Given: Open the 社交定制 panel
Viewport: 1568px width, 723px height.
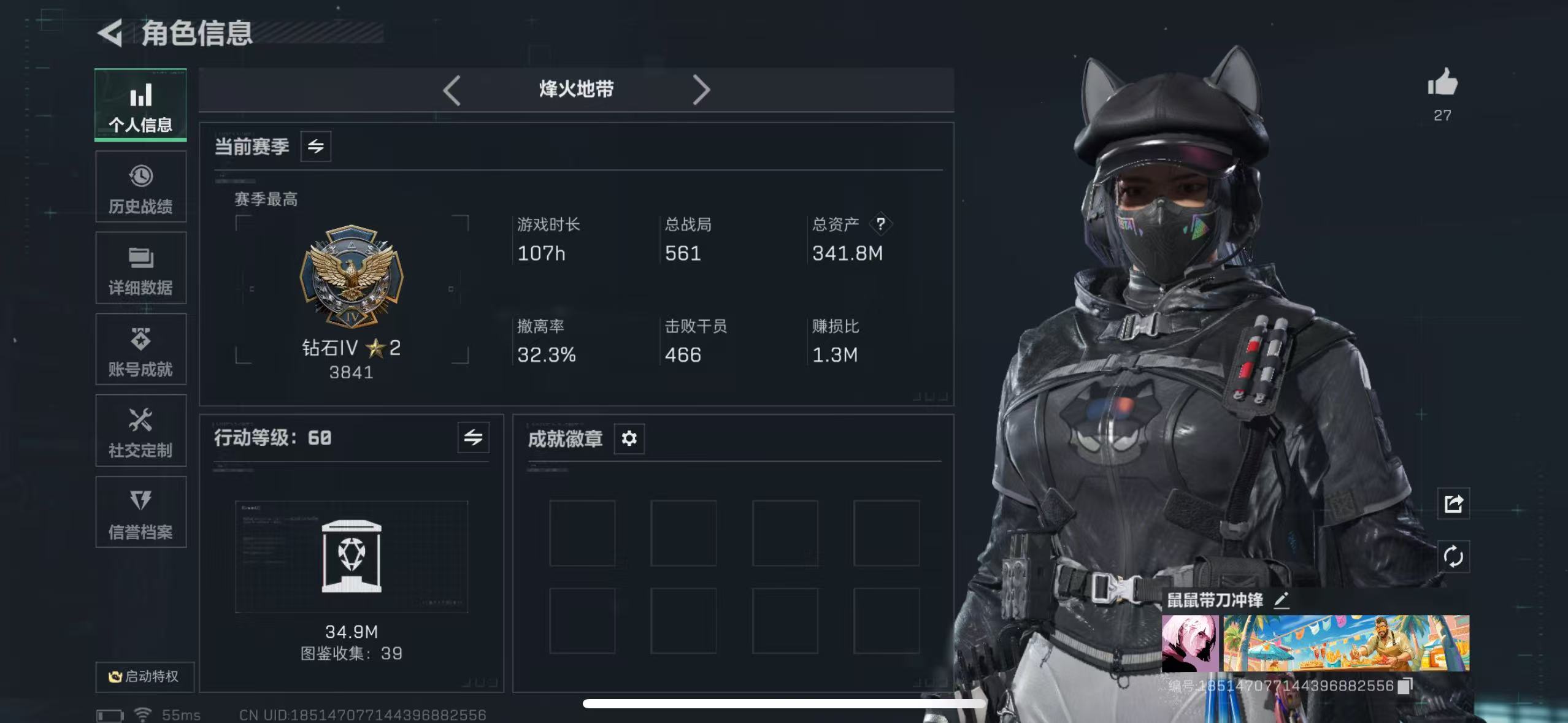Looking at the screenshot, I should (140, 431).
